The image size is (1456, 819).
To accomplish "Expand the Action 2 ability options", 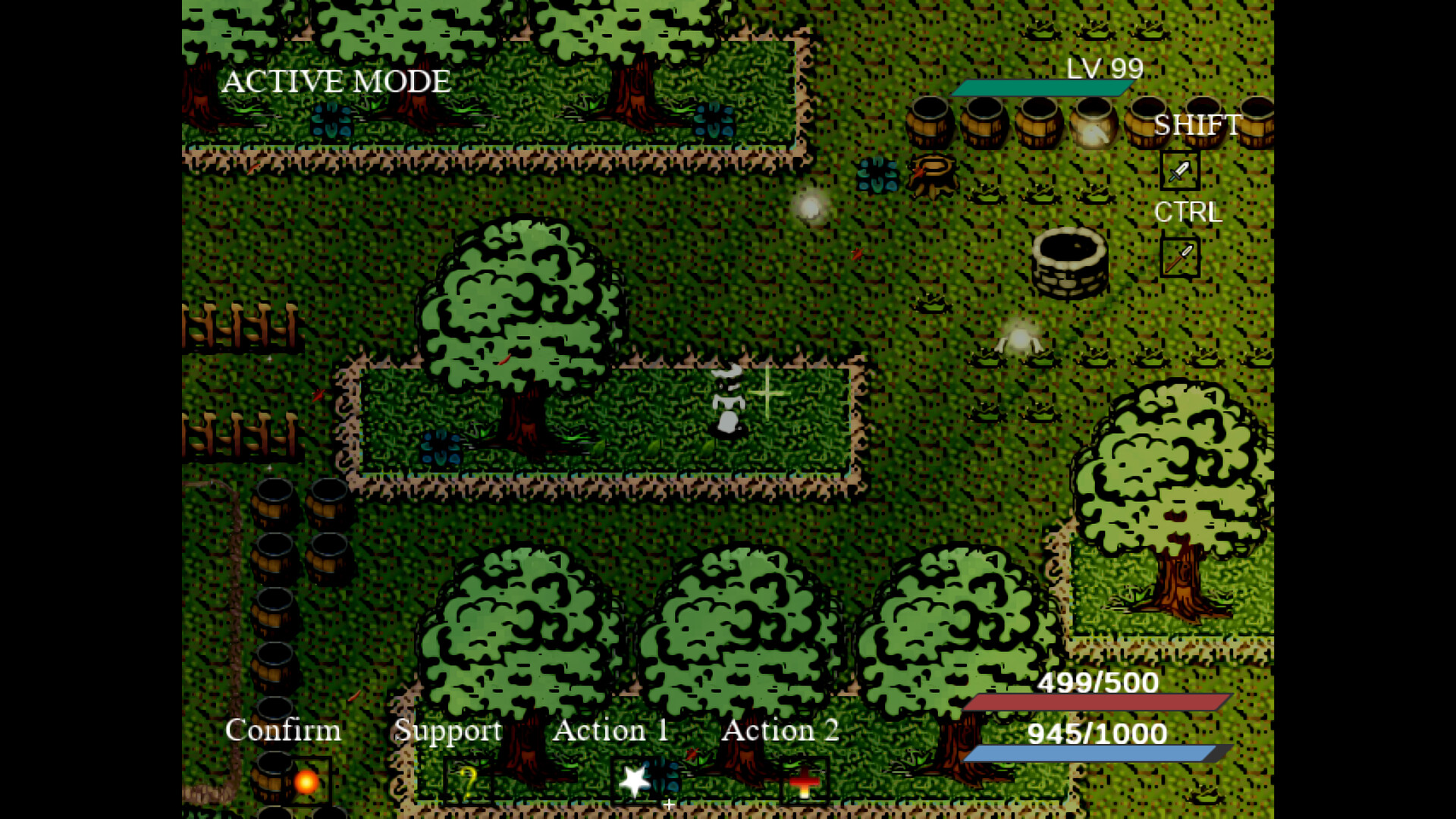I will [x=781, y=730].
